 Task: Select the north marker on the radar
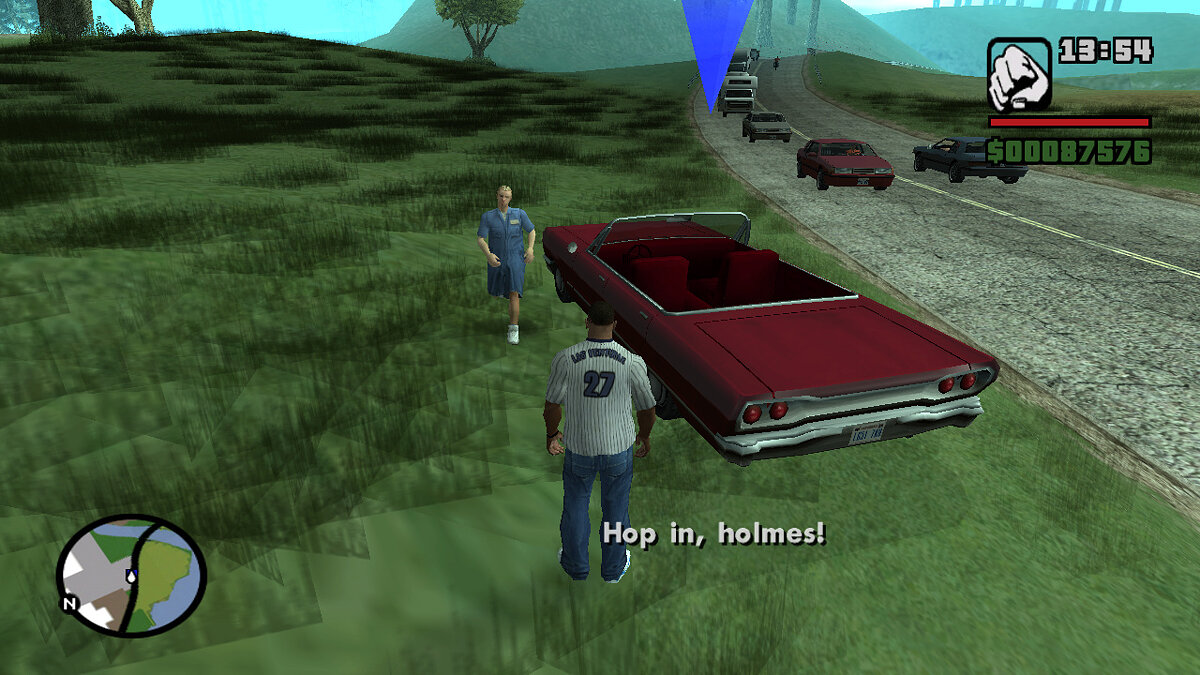pos(70,603)
